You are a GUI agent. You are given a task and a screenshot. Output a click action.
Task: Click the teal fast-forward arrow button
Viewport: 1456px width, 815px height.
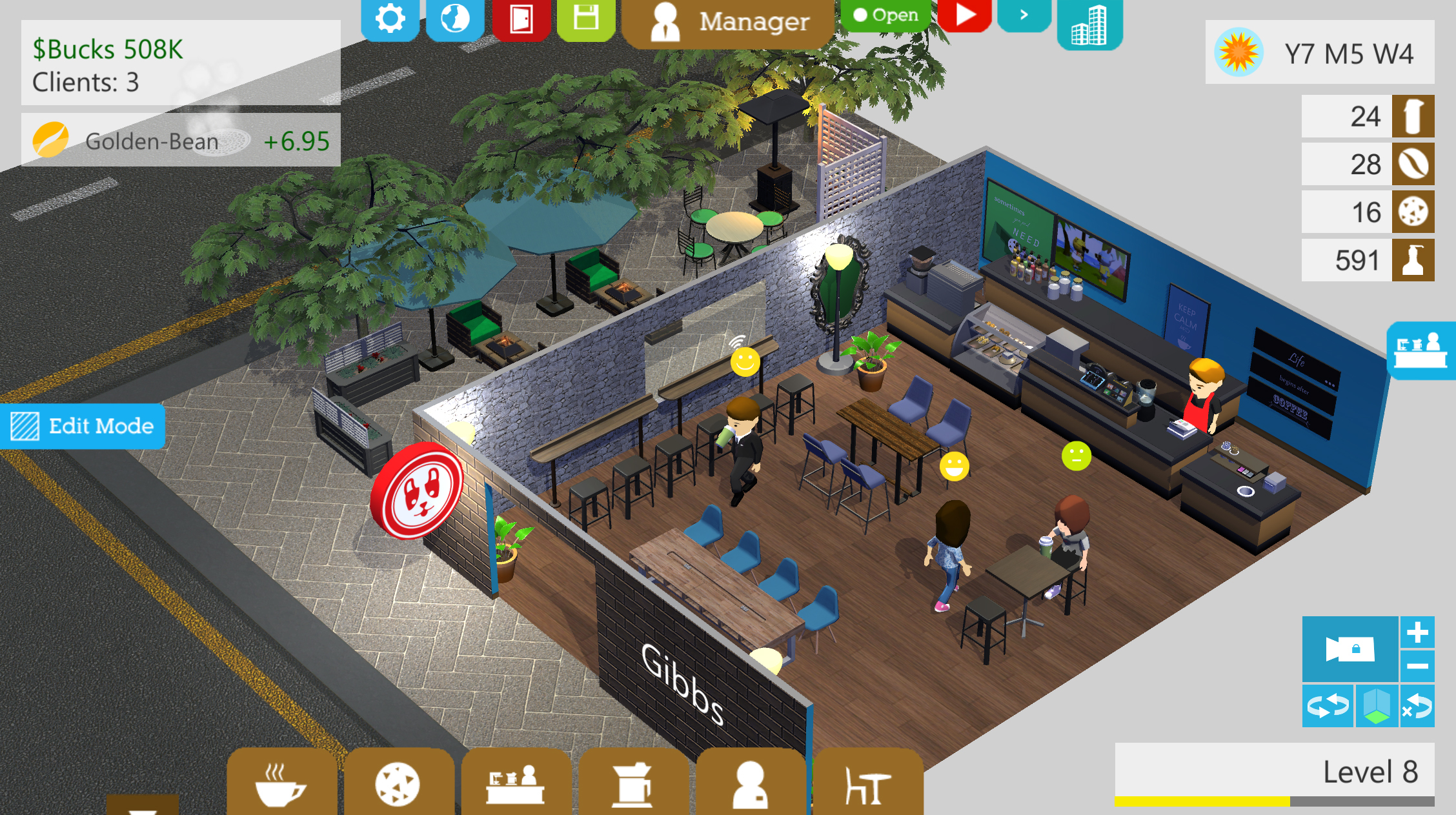pos(1024,14)
